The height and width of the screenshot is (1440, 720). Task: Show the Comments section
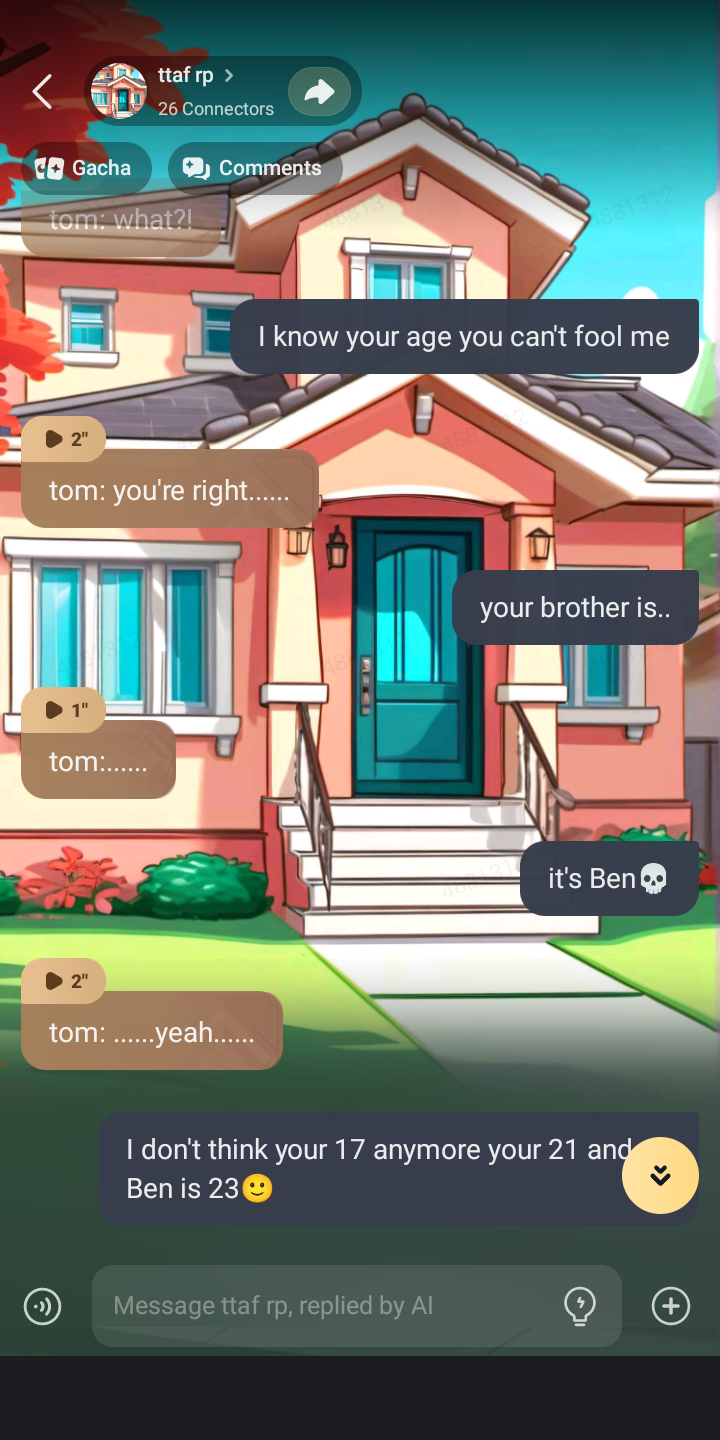(255, 168)
